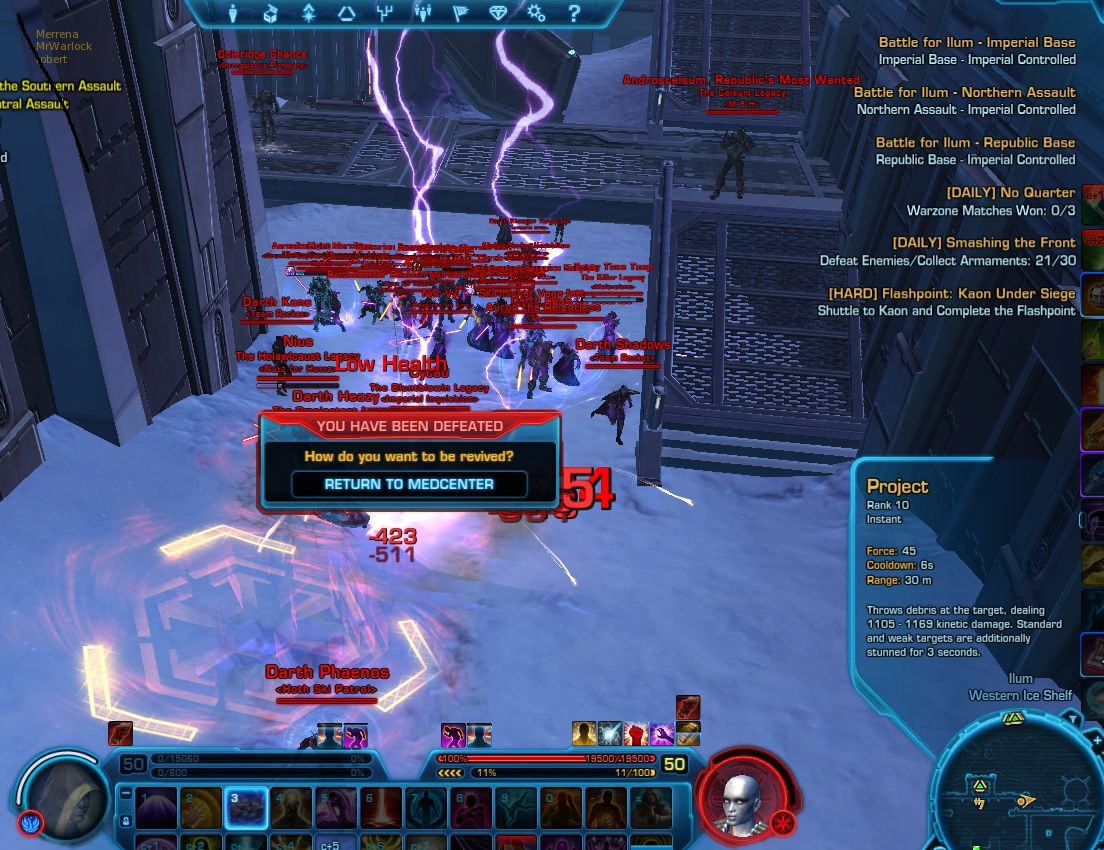Select the No Quarter daily quest tracker
Screen dimensions: 1104x850
point(1011,192)
